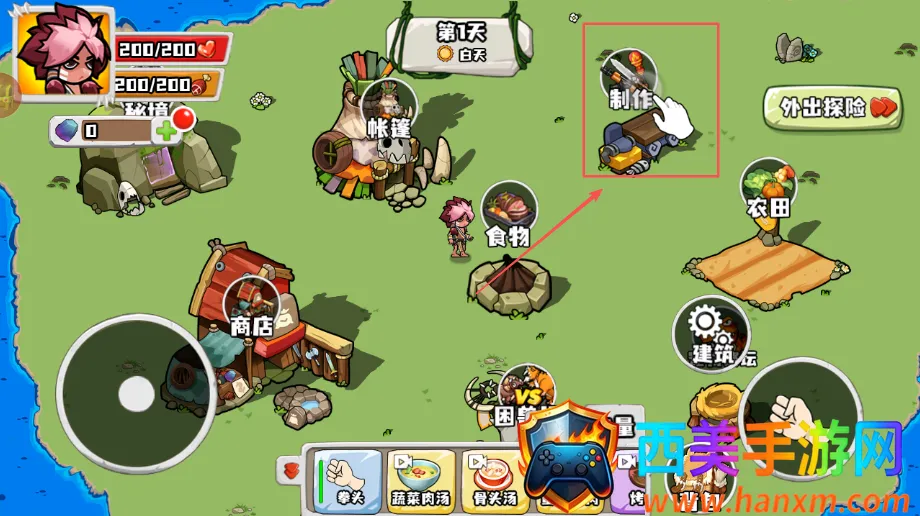
Task: Open the 食物 food icon
Action: click(x=508, y=213)
